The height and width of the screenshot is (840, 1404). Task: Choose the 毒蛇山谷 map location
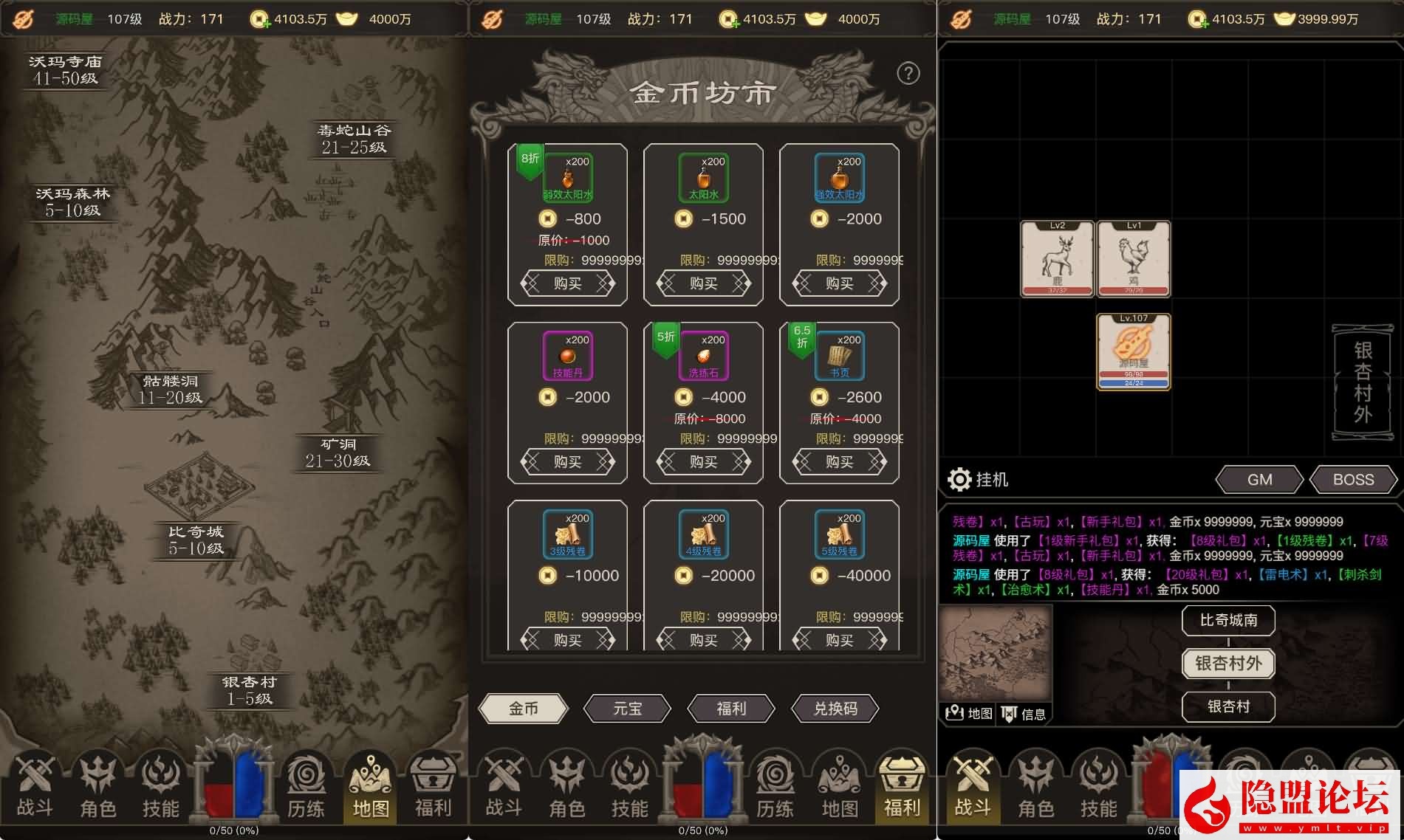(353, 139)
